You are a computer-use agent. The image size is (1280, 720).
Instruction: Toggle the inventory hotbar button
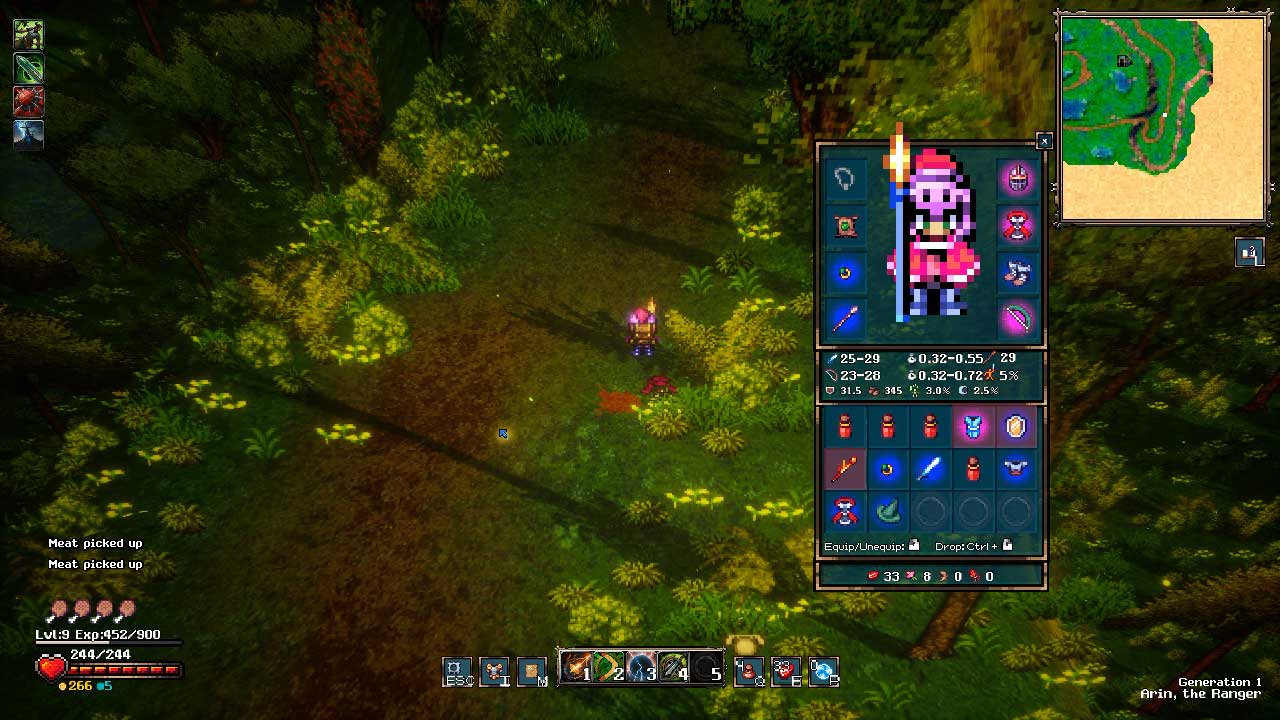(x=494, y=671)
